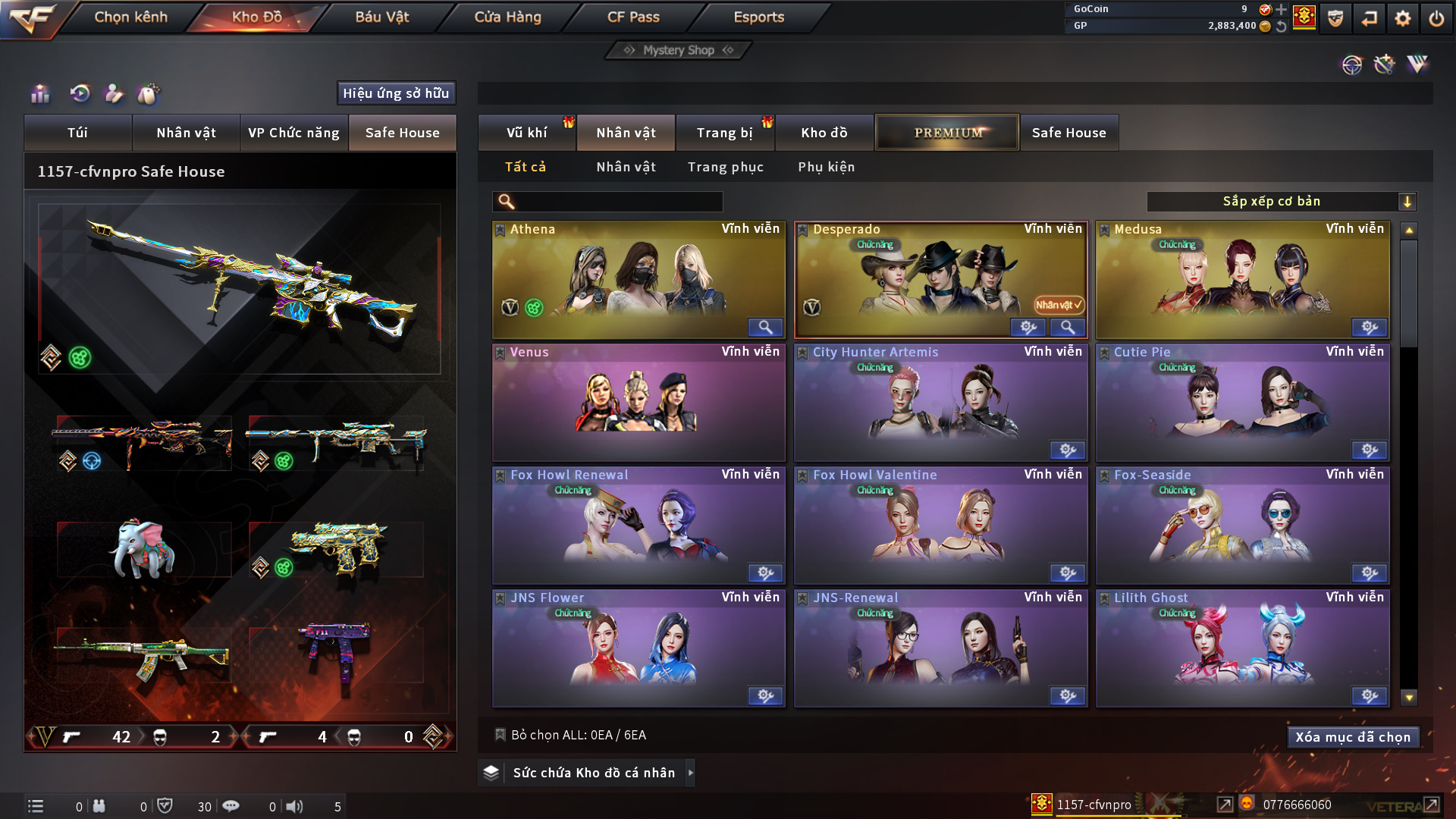This screenshot has height=819, width=1456.
Task: Go to the Báu Vật menu
Action: 381,17
